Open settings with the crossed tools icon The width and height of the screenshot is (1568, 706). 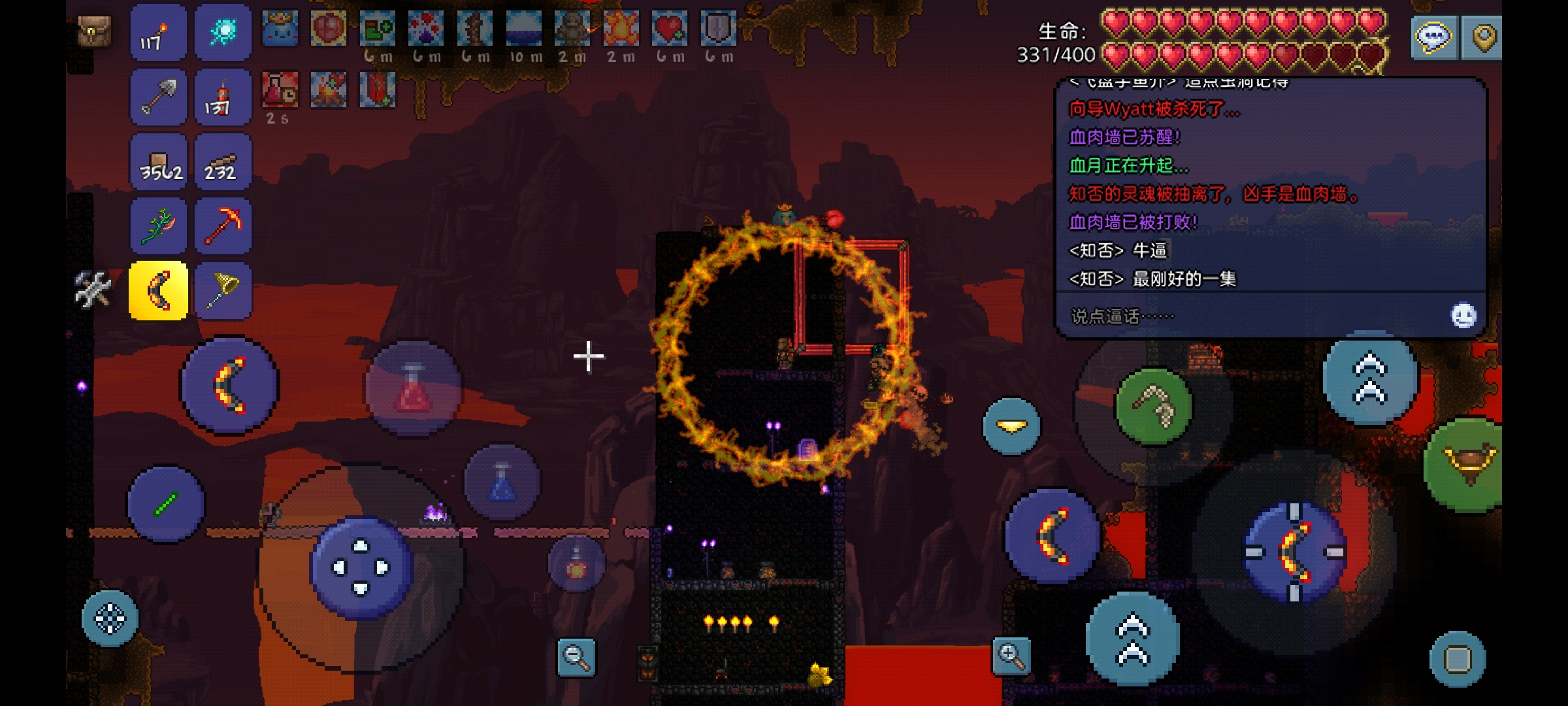[x=93, y=289]
